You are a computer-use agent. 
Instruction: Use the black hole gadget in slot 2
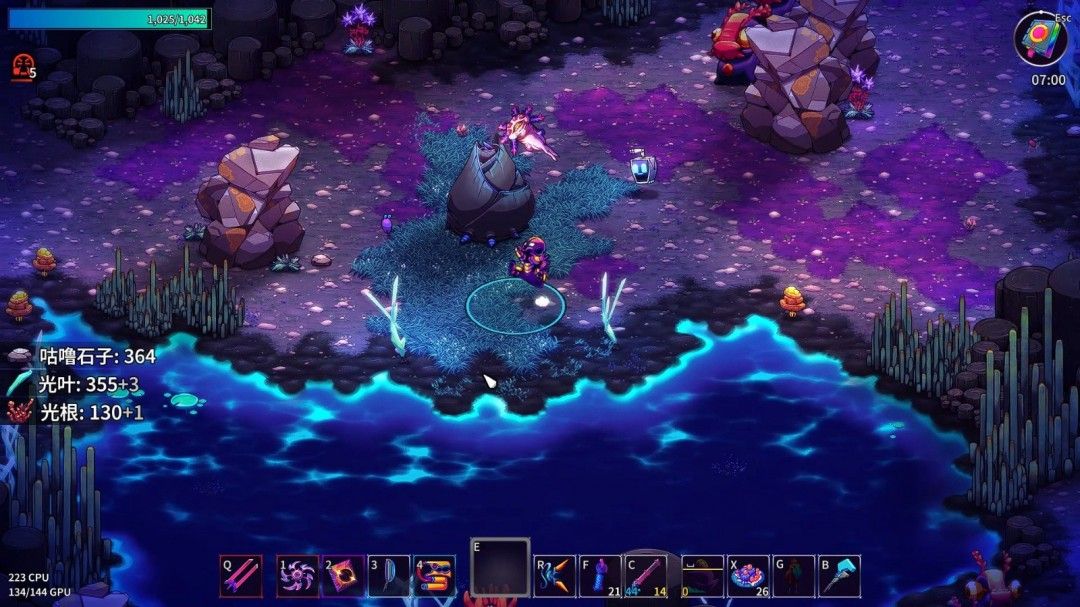tap(343, 576)
